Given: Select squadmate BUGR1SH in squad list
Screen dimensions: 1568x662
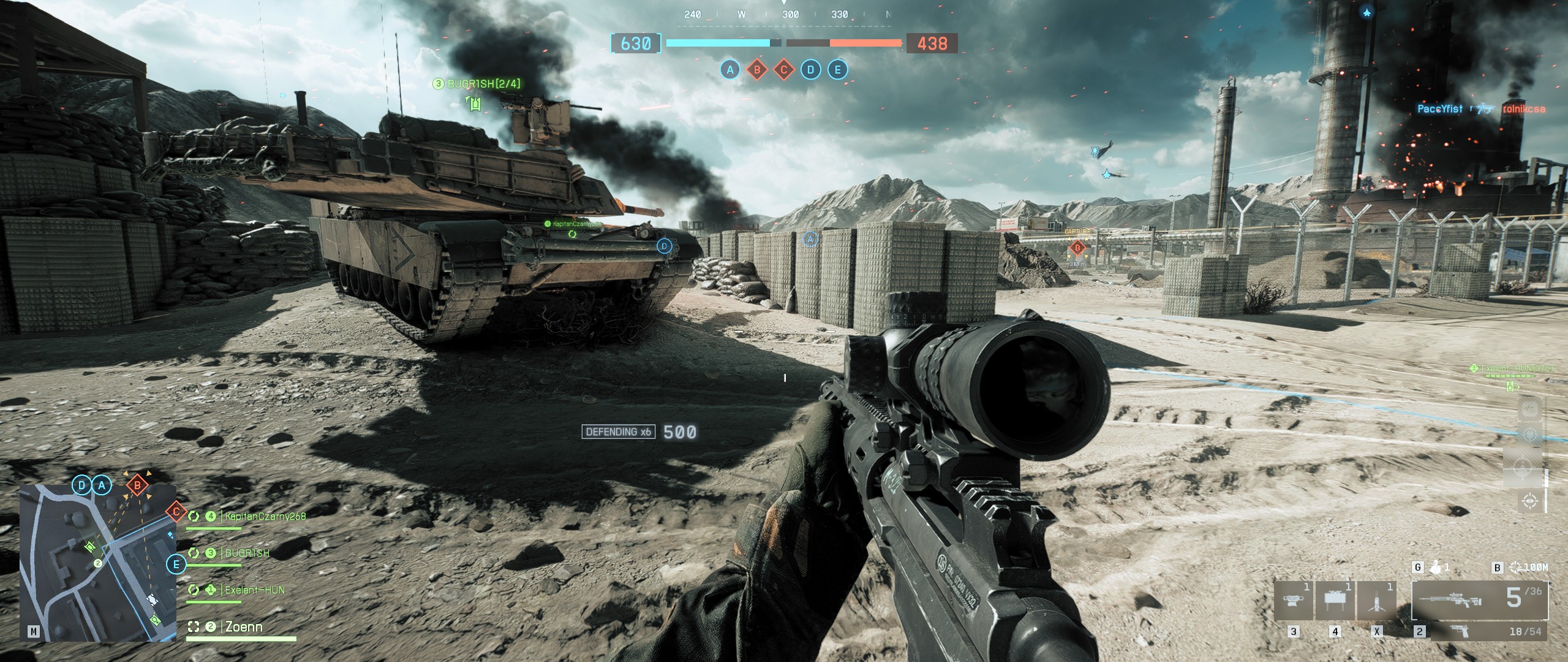Looking at the screenshot, I should click(247, 553).
